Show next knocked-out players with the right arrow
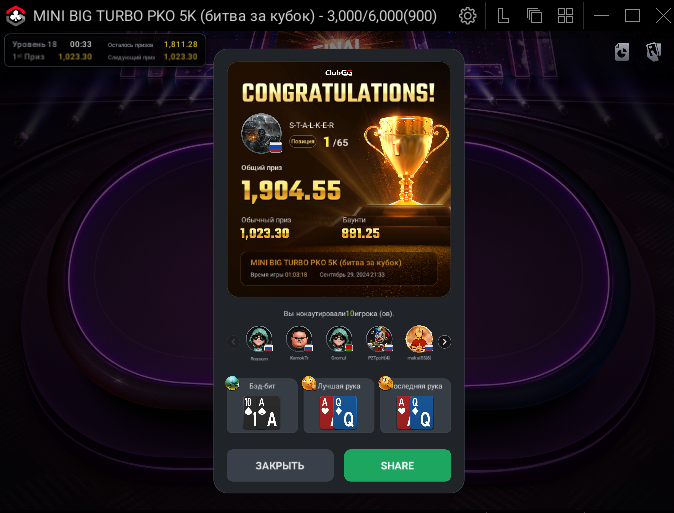Screen dimensions: 674x513 tap(445, 341)
